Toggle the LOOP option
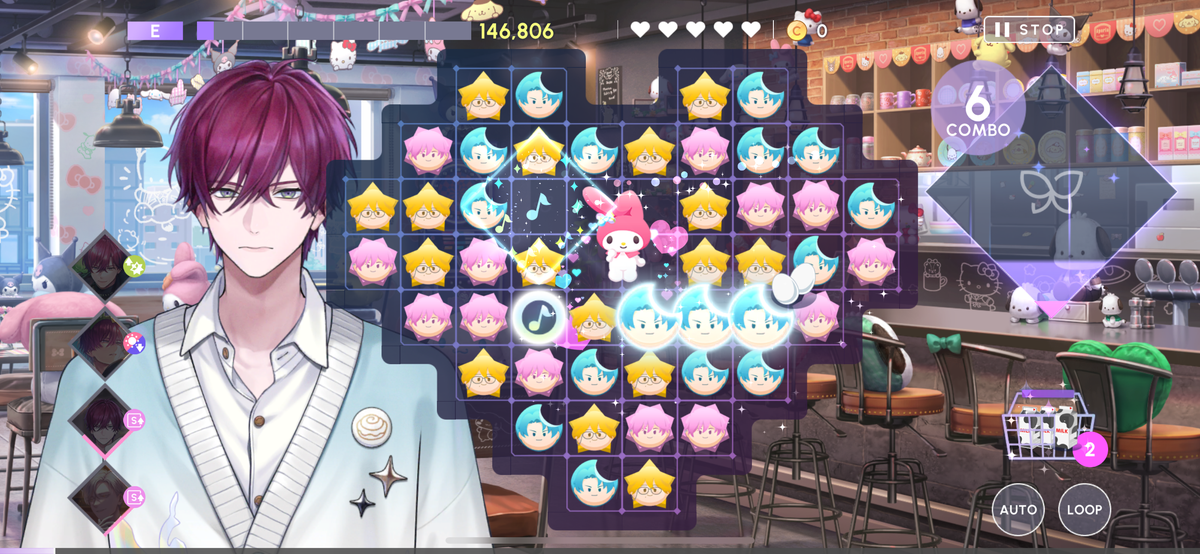This screenshot has width=1200, height=554. click(1084, 509)
